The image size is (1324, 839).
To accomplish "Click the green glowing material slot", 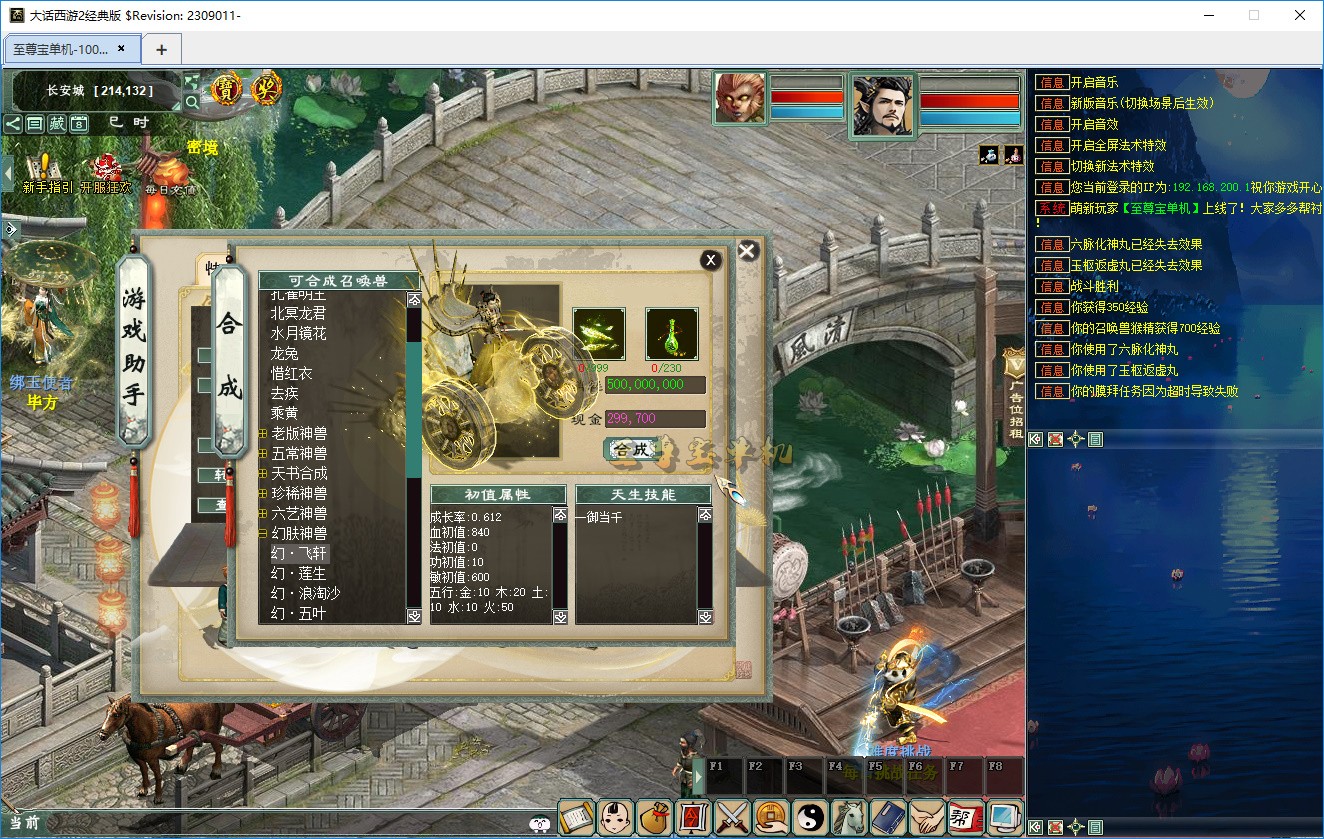I will point(599,333).
